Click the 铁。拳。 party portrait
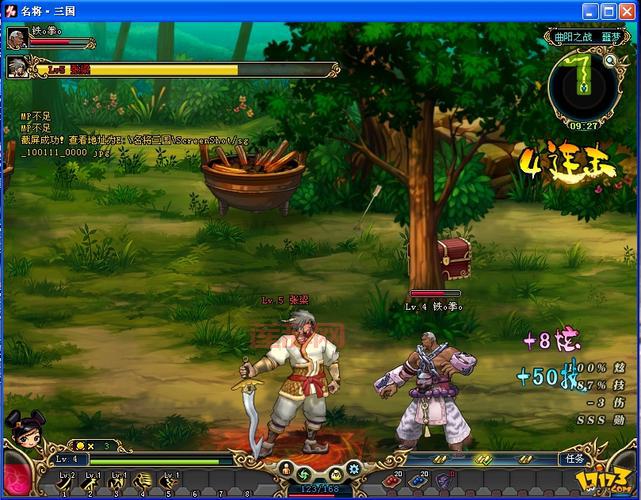Image resolution: width=641 pixels, height=500 pixels. click(x=16, y=38)
